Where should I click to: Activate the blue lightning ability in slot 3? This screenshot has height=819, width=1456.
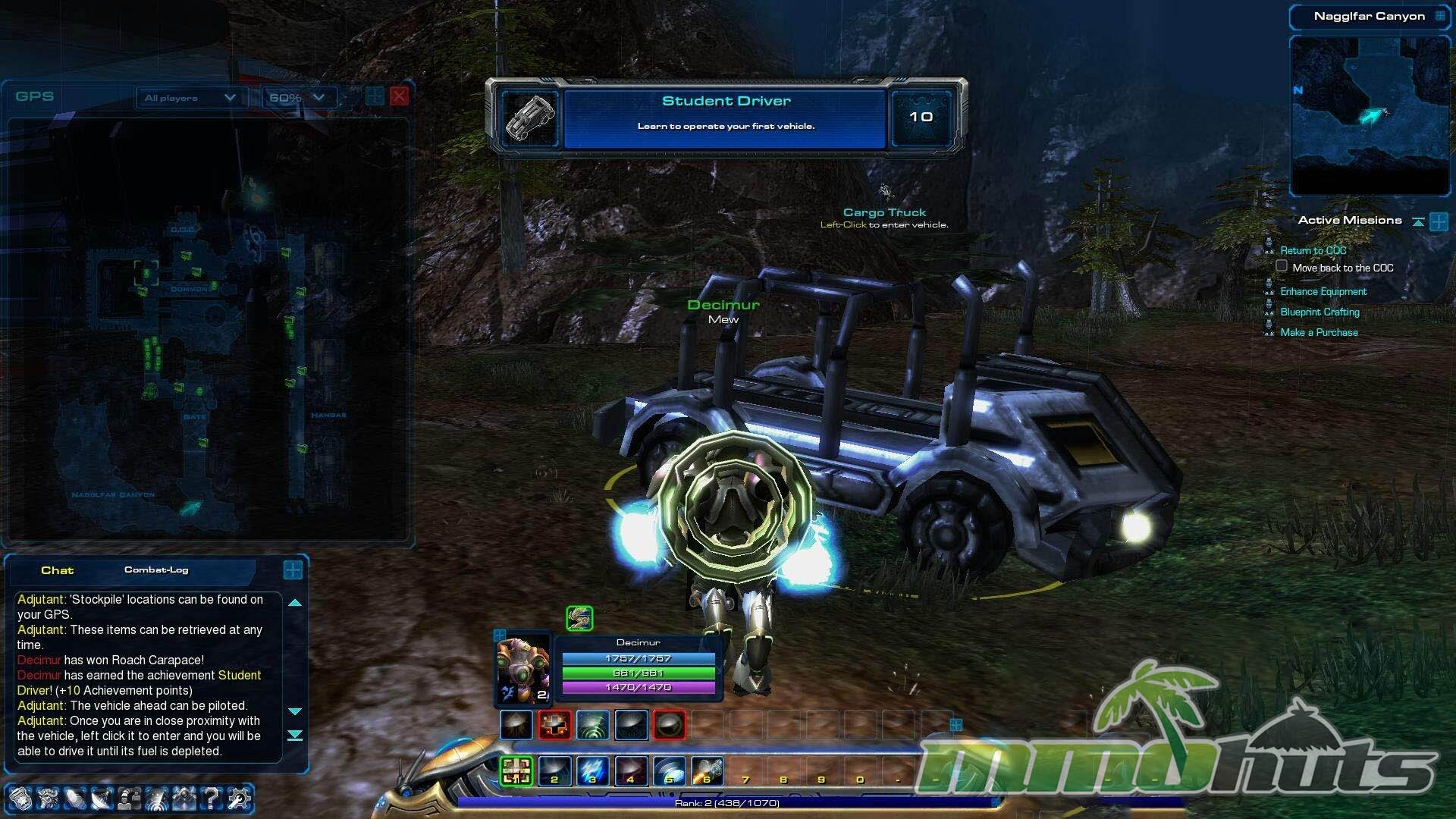[x=592, y=771]
